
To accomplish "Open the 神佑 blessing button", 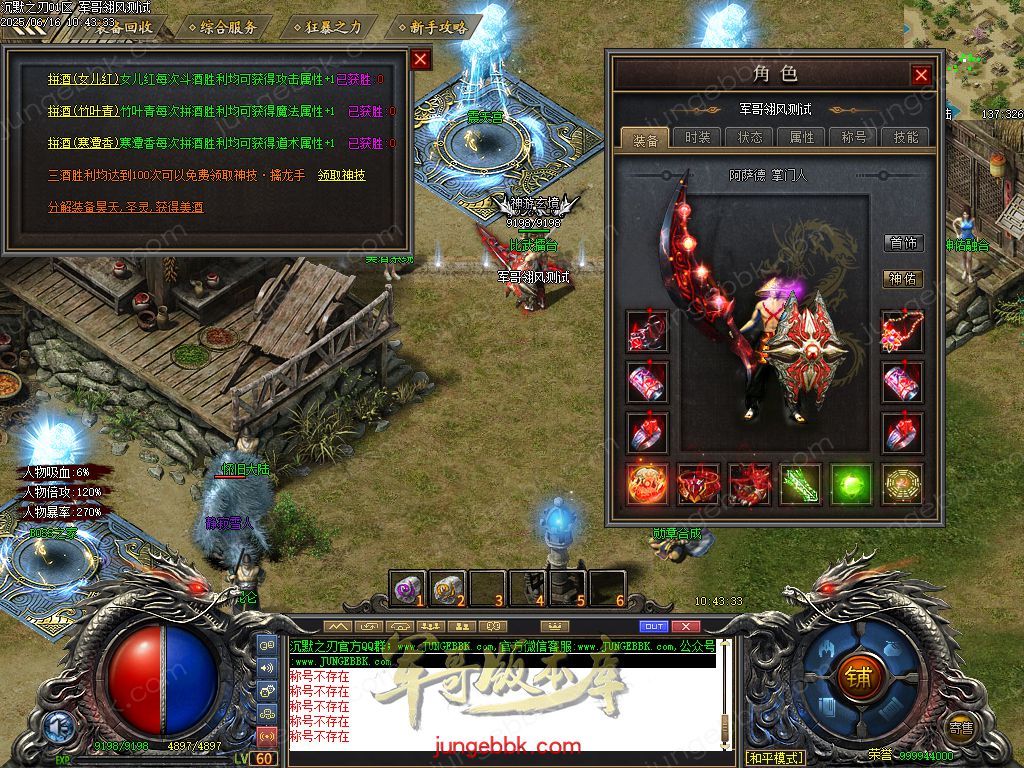I will pyautogui.click(x=903, y=279).
